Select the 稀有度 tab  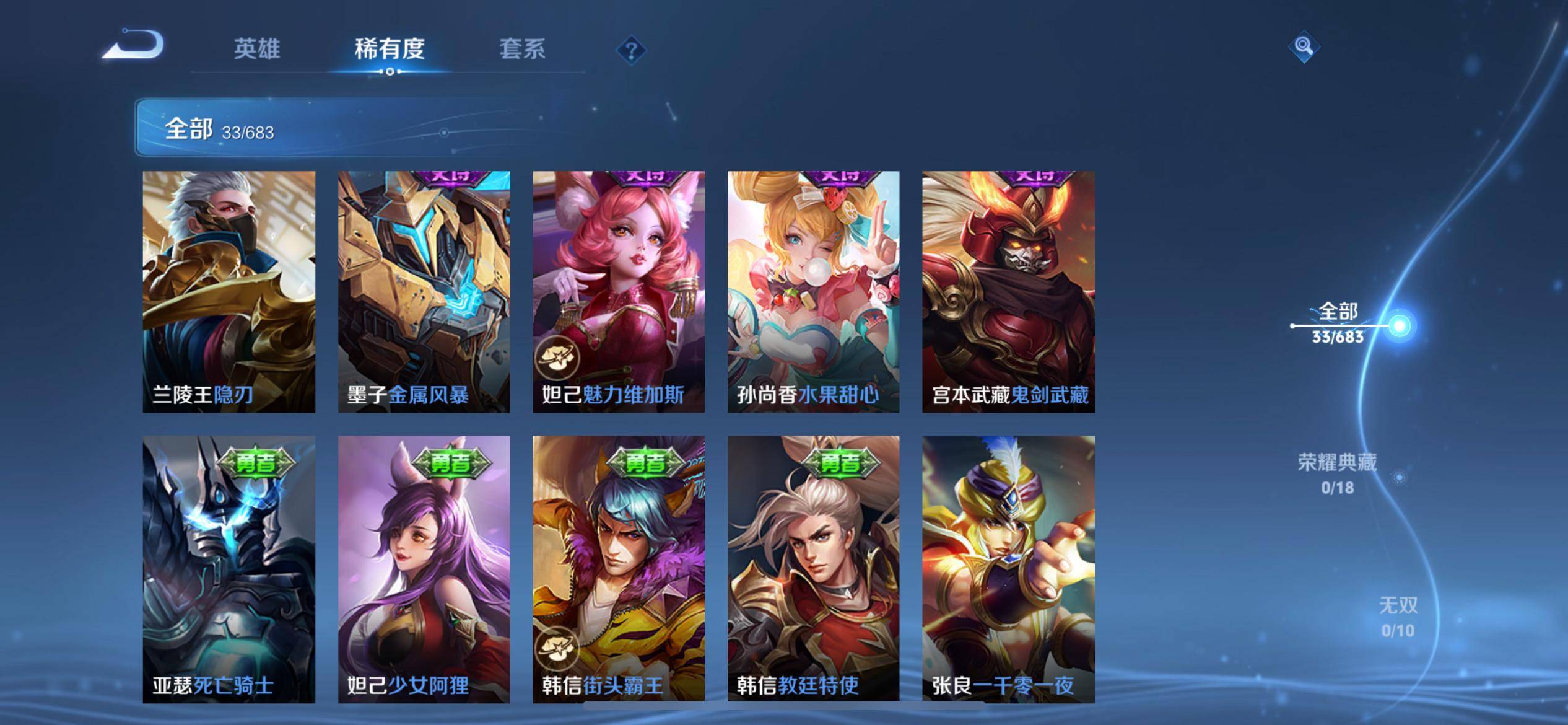click(x=390, y=49)
